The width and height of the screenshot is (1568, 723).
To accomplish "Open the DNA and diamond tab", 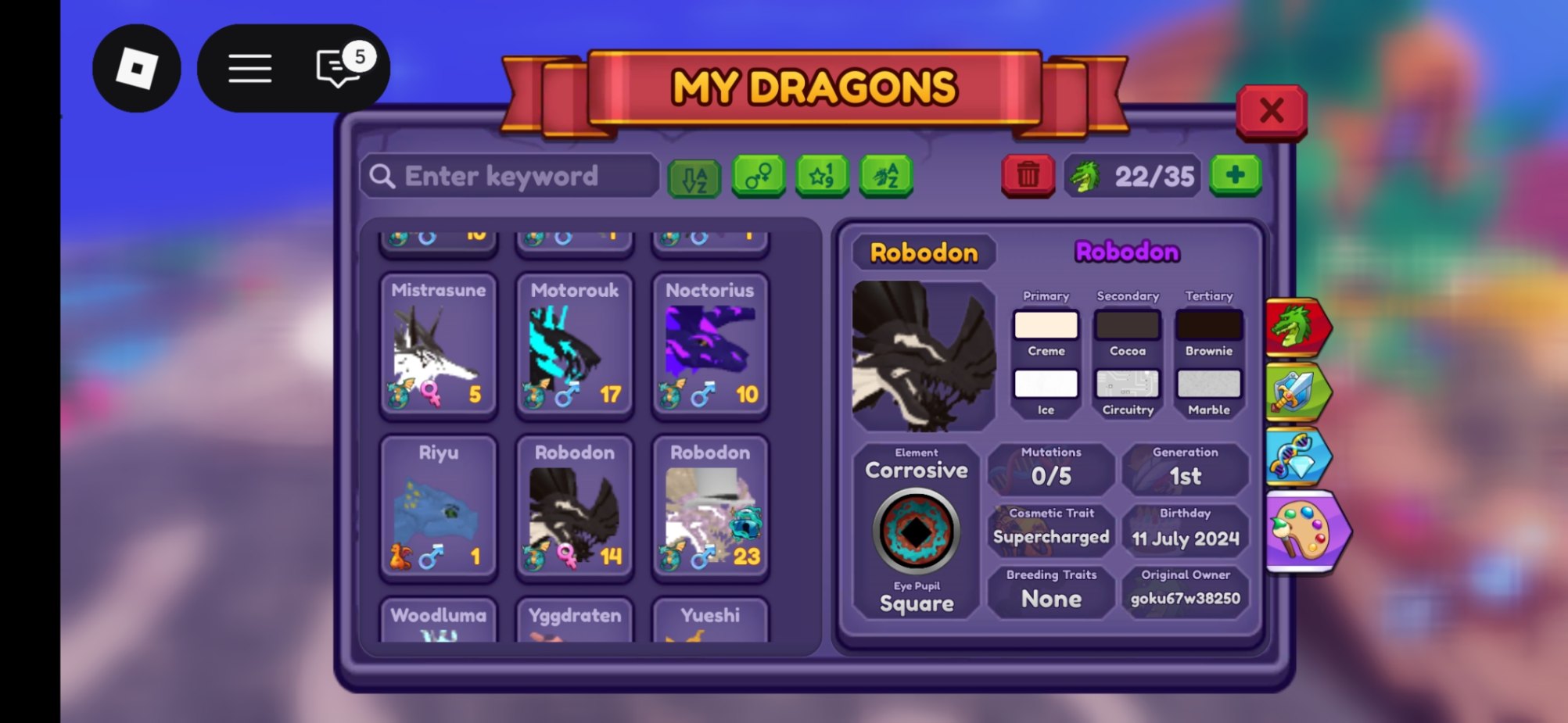I will coord(1297,456).
